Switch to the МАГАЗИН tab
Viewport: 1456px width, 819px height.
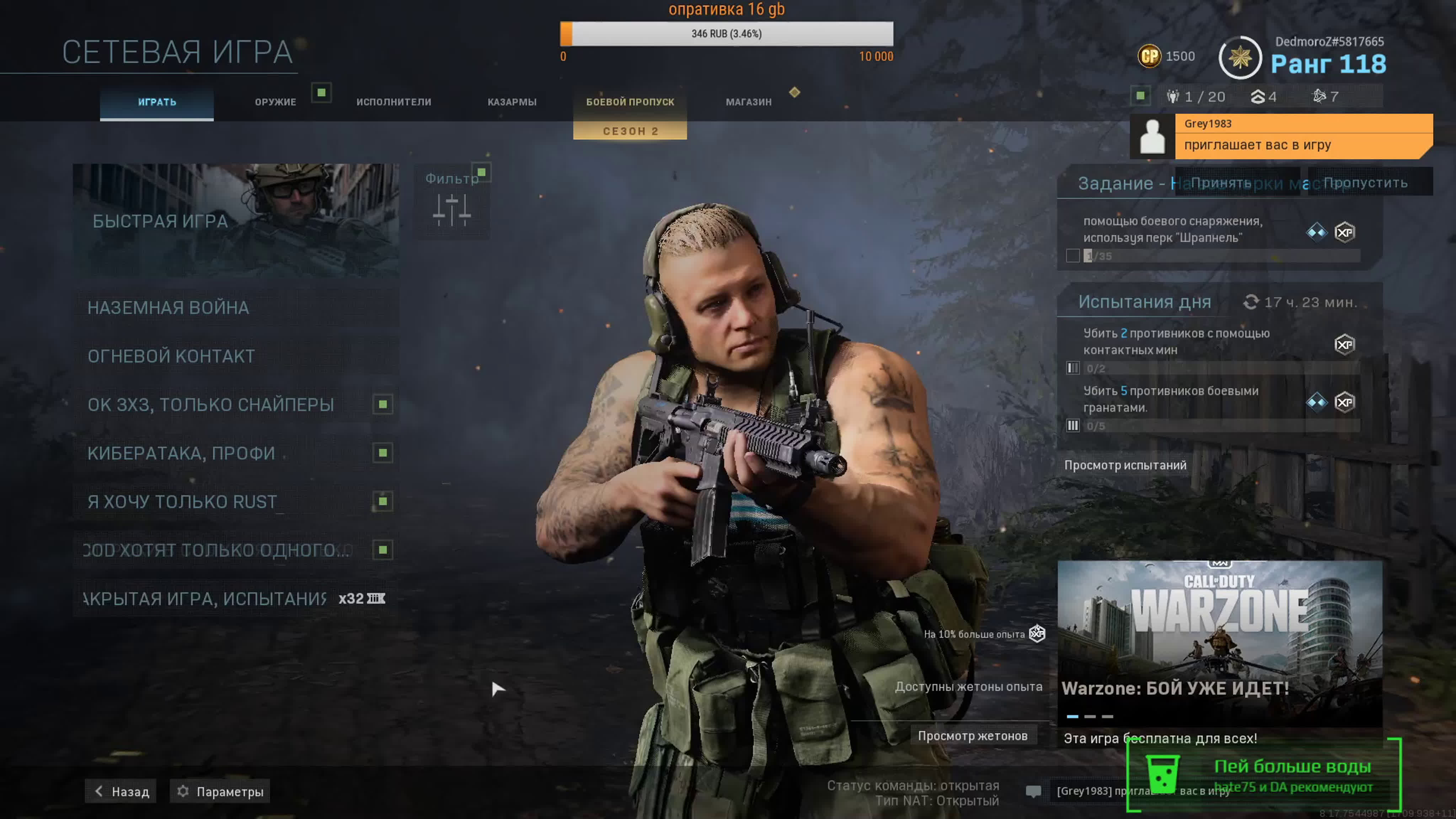748,102
